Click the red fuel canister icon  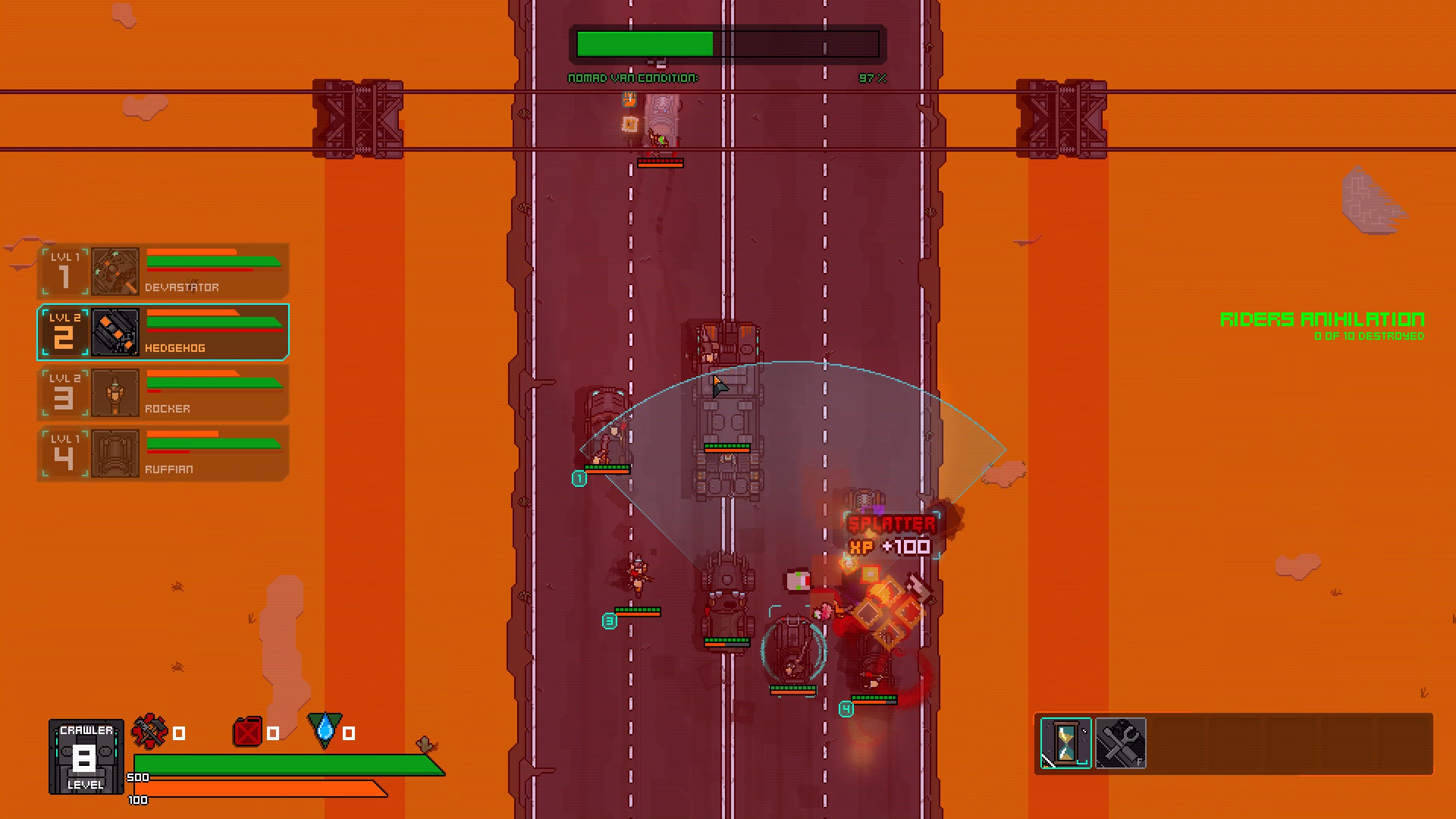tap(247, 733)
